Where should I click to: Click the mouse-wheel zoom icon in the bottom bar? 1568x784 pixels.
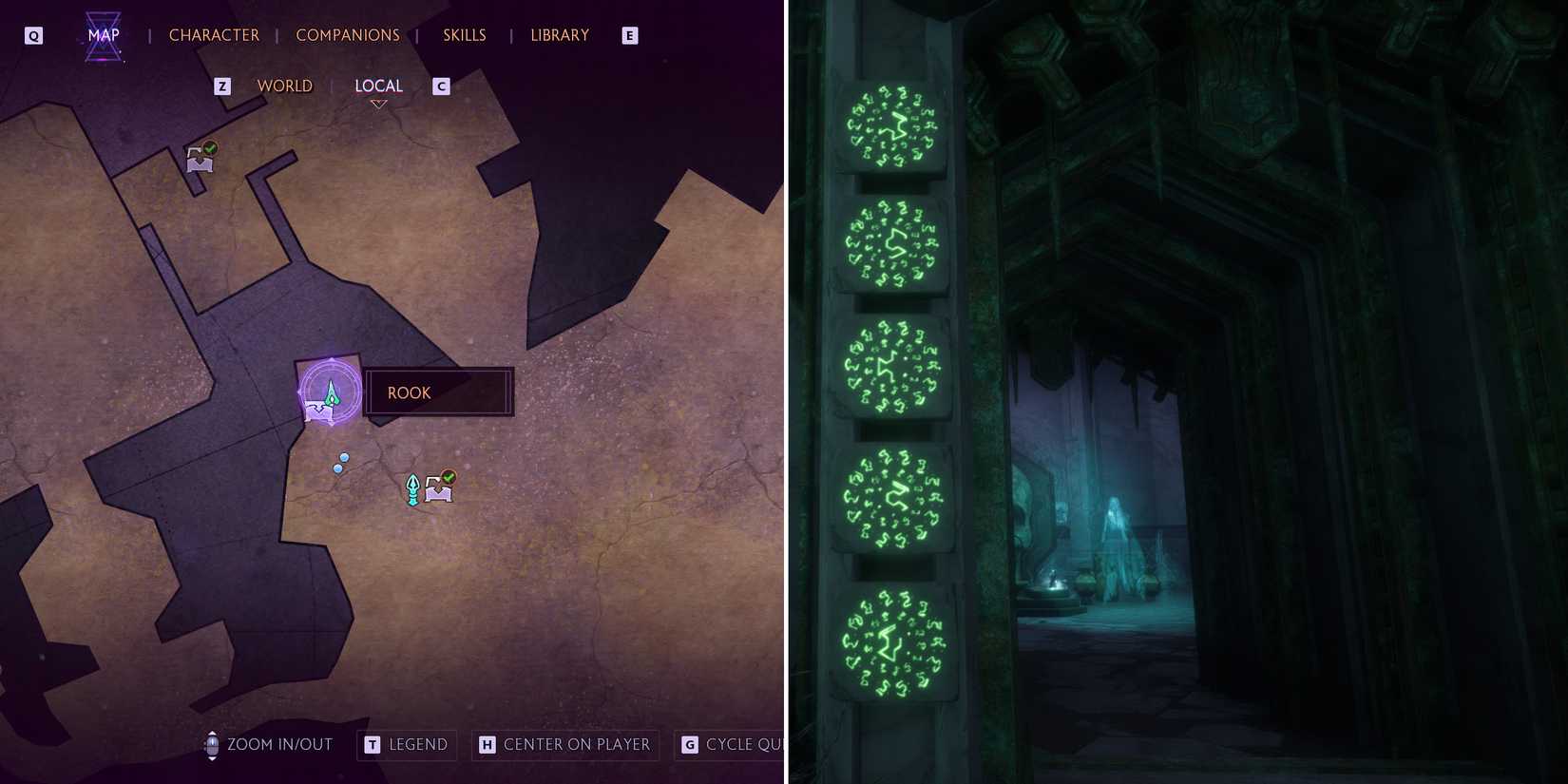(211, 745)
